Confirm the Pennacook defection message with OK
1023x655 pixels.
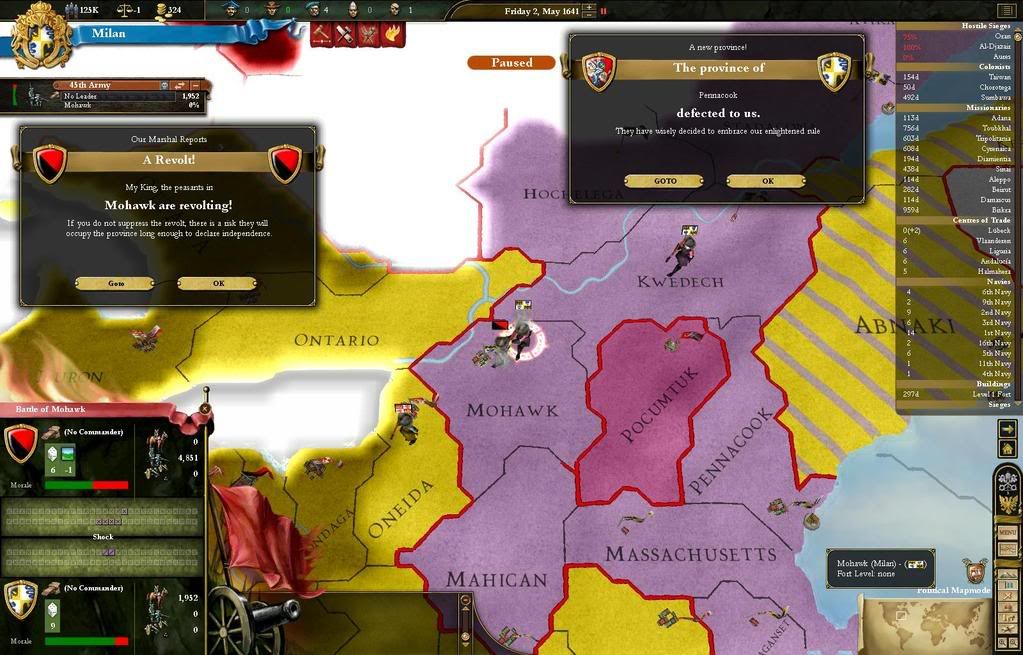pyautogui.click(x=767, y=181)
